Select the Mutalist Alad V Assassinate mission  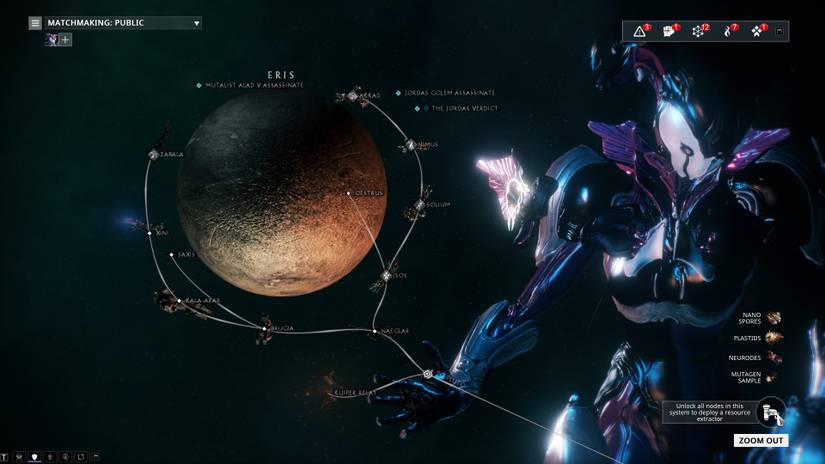254,85
